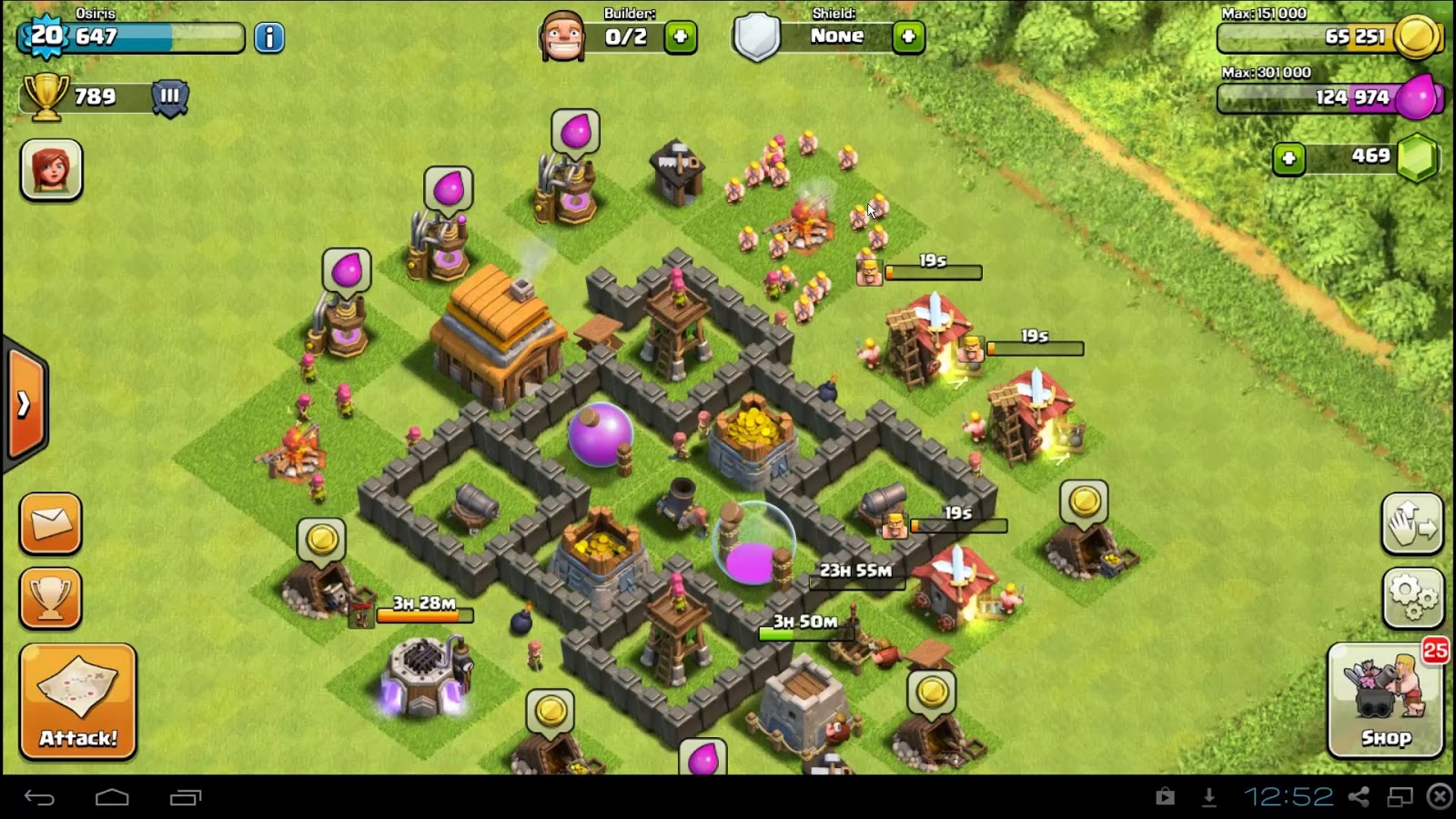This screenshot has height=819, width=1456.
Task: Add a builder with the Builder plus button
Action: [680, 35]
